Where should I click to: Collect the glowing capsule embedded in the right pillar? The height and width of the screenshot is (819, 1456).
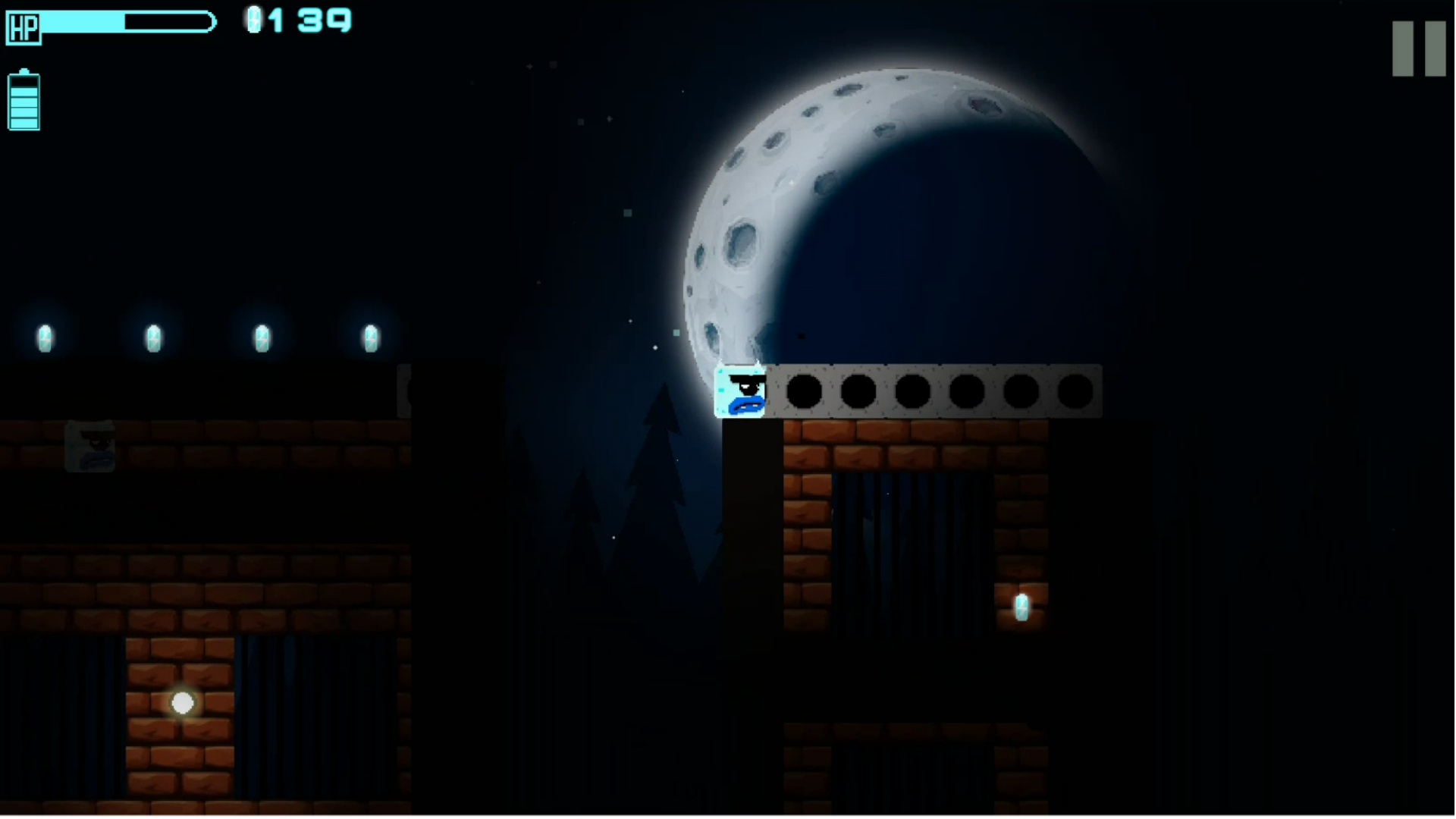1022,607
